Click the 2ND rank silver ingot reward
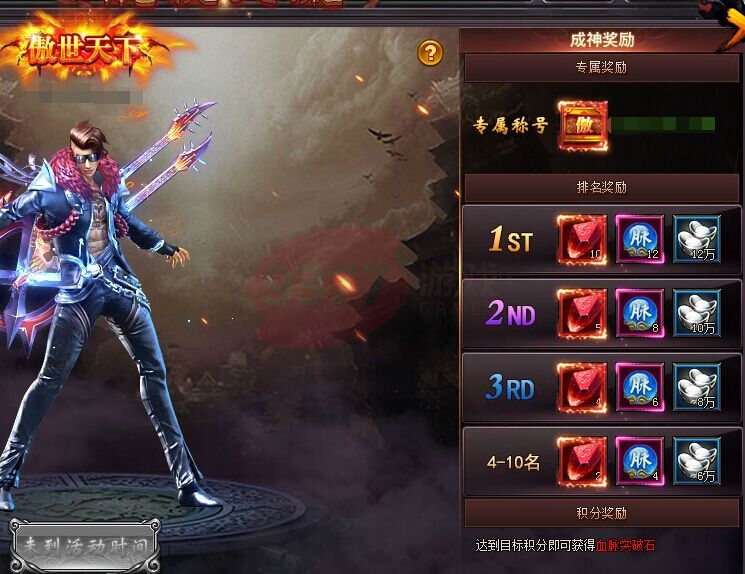Viewport: 745px width, 574px height. [x=697, y=314]
